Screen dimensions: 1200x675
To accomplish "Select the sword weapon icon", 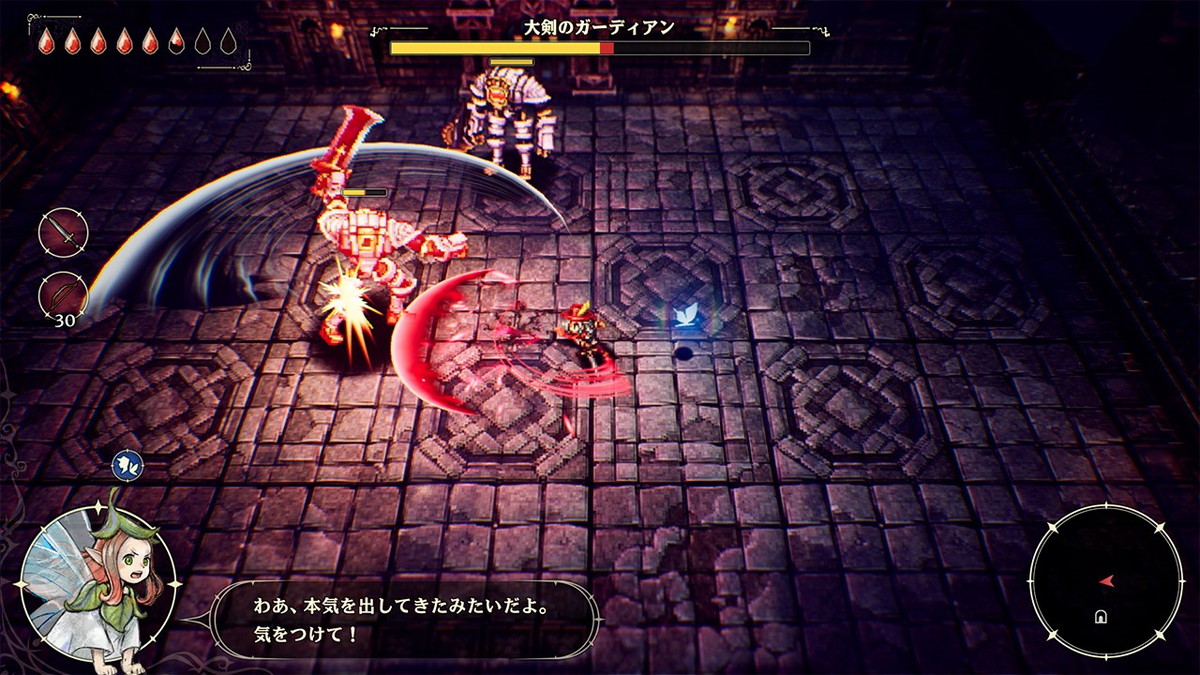I will click(63, 234).
